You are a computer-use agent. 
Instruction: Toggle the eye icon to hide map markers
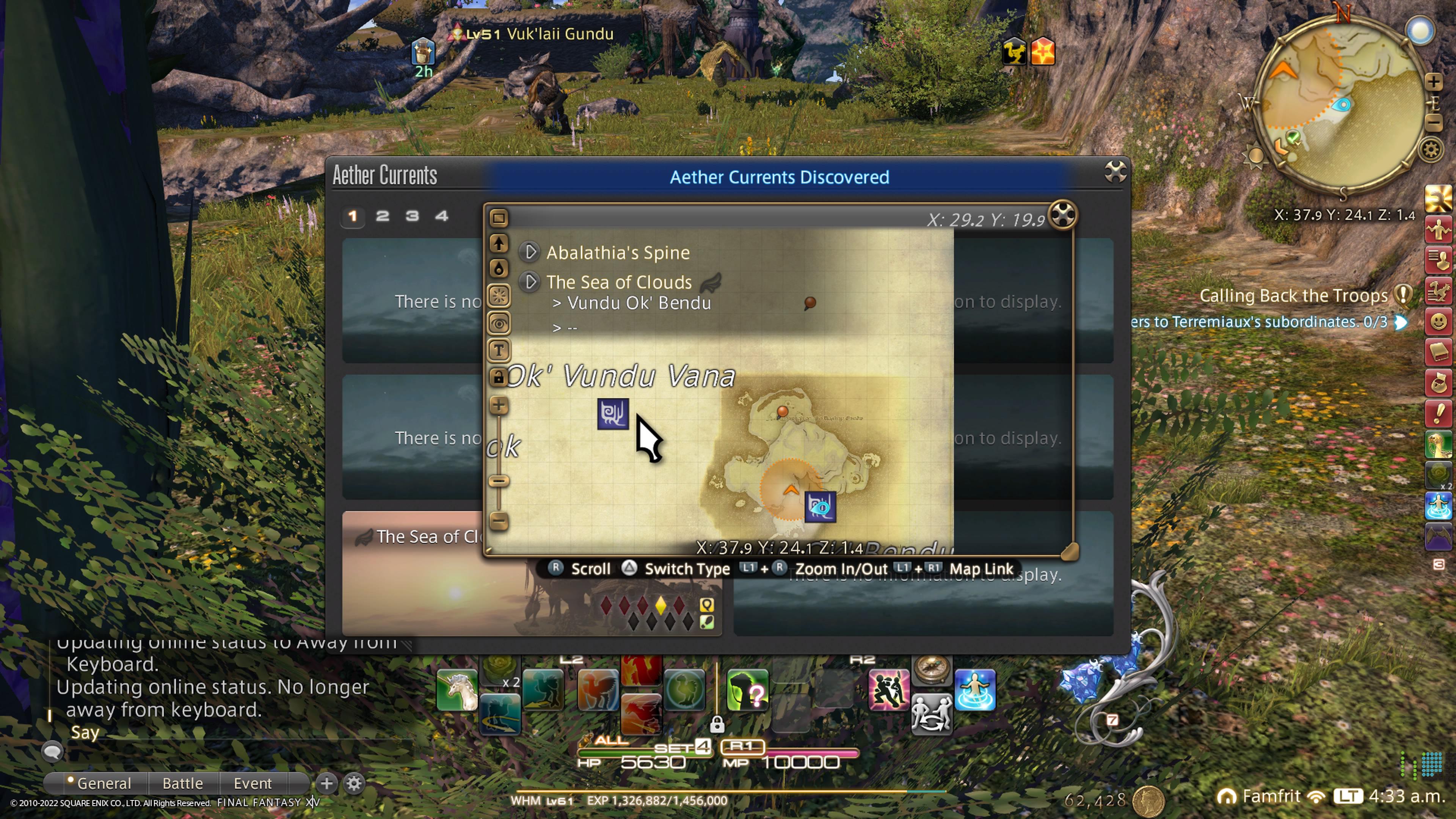click(x=499, y=323)
